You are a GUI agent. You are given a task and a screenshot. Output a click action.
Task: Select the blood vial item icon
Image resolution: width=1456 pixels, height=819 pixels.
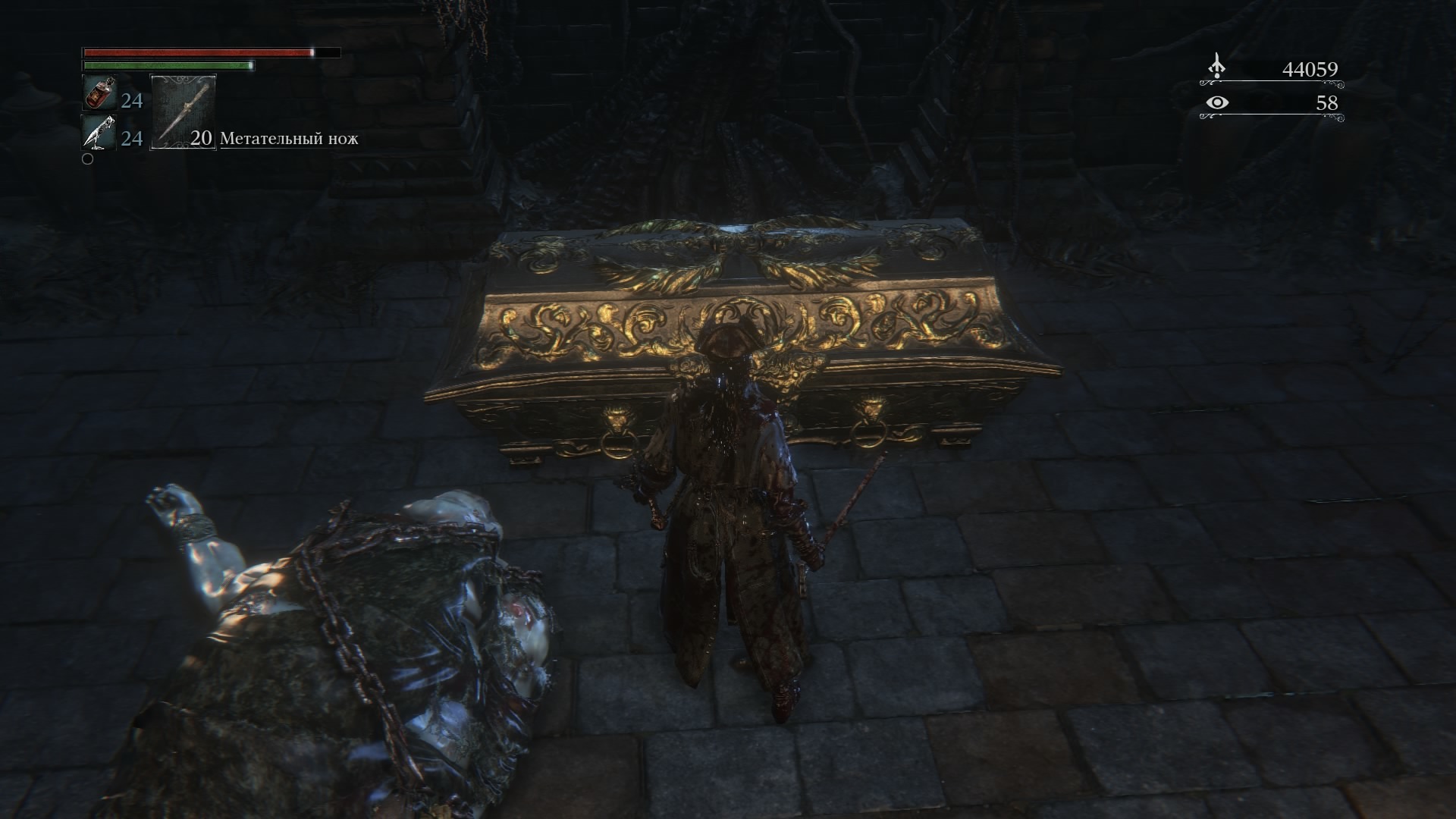coord(99,94)
